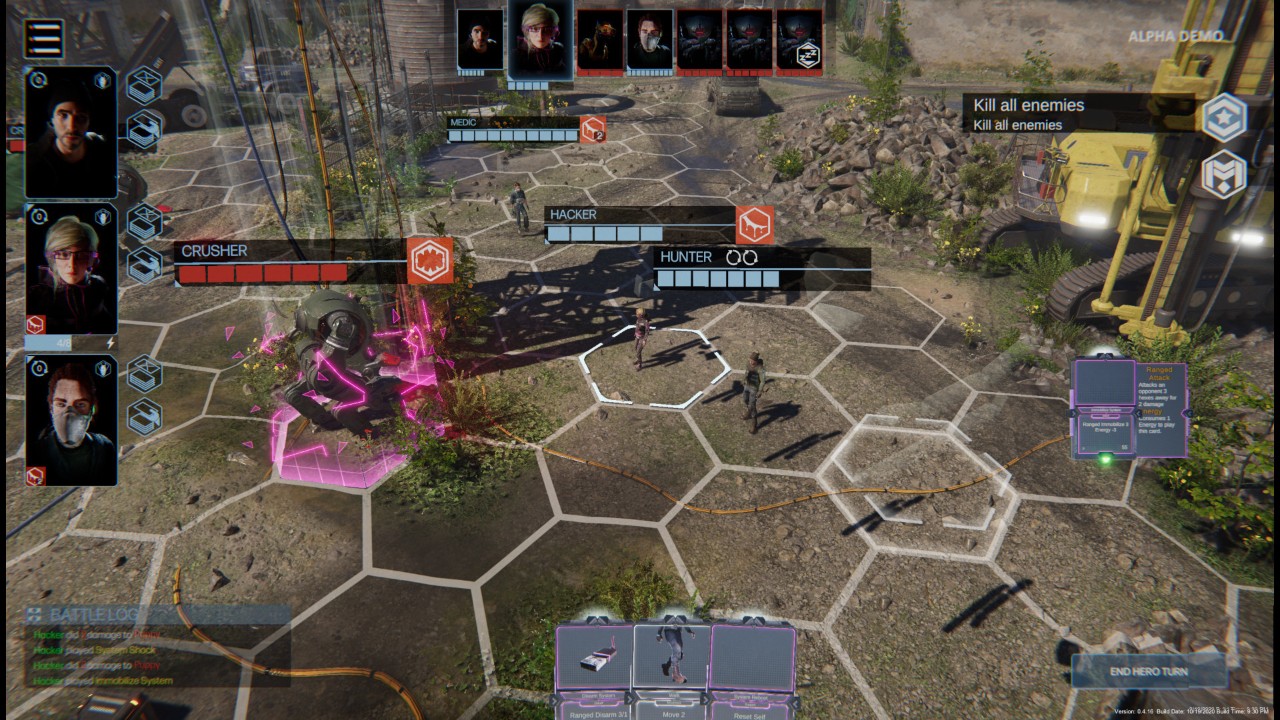Play the Ranged Disarm 3/1 card
This screenshot has width=1280, height=720.
pyautogui.click(x=595, y=665)
